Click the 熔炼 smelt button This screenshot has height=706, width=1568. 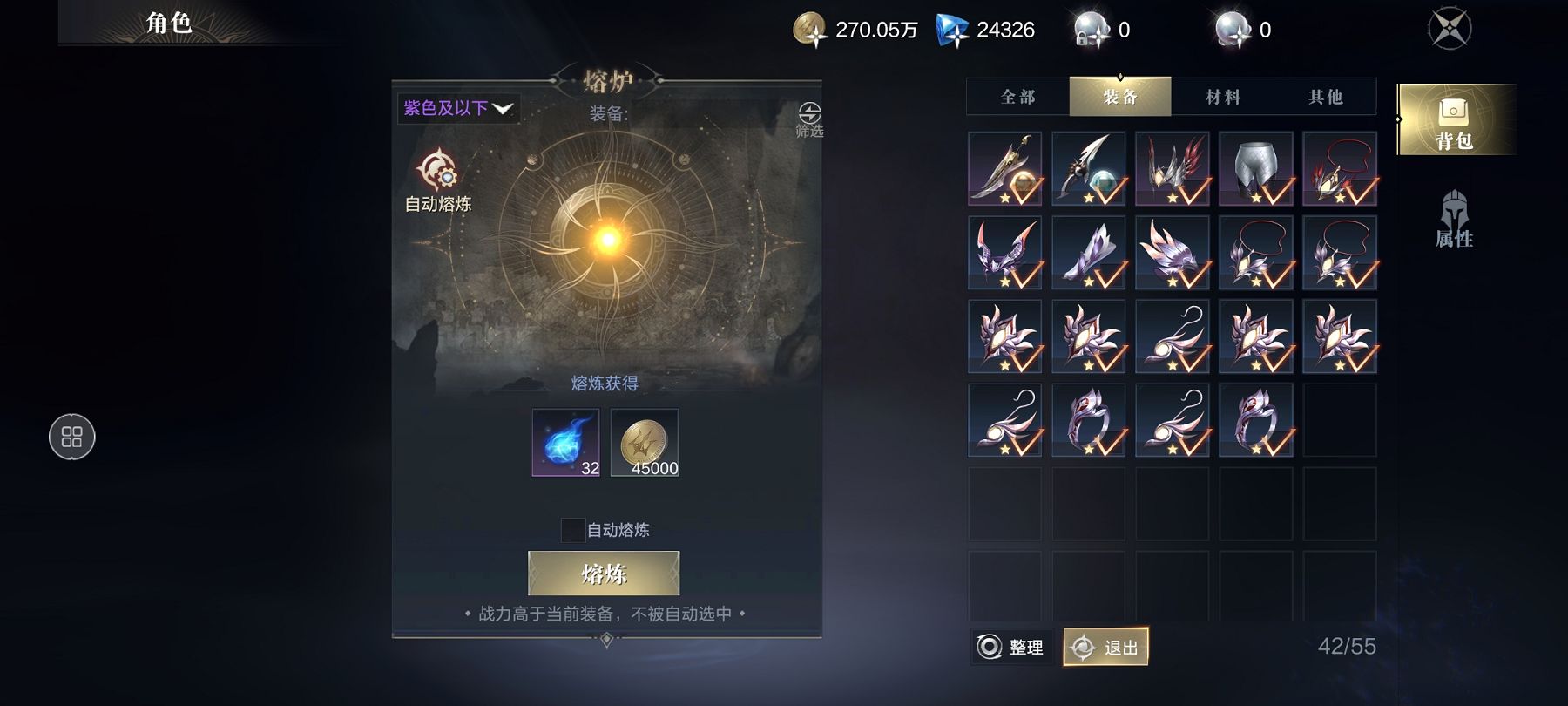(604, 574)
